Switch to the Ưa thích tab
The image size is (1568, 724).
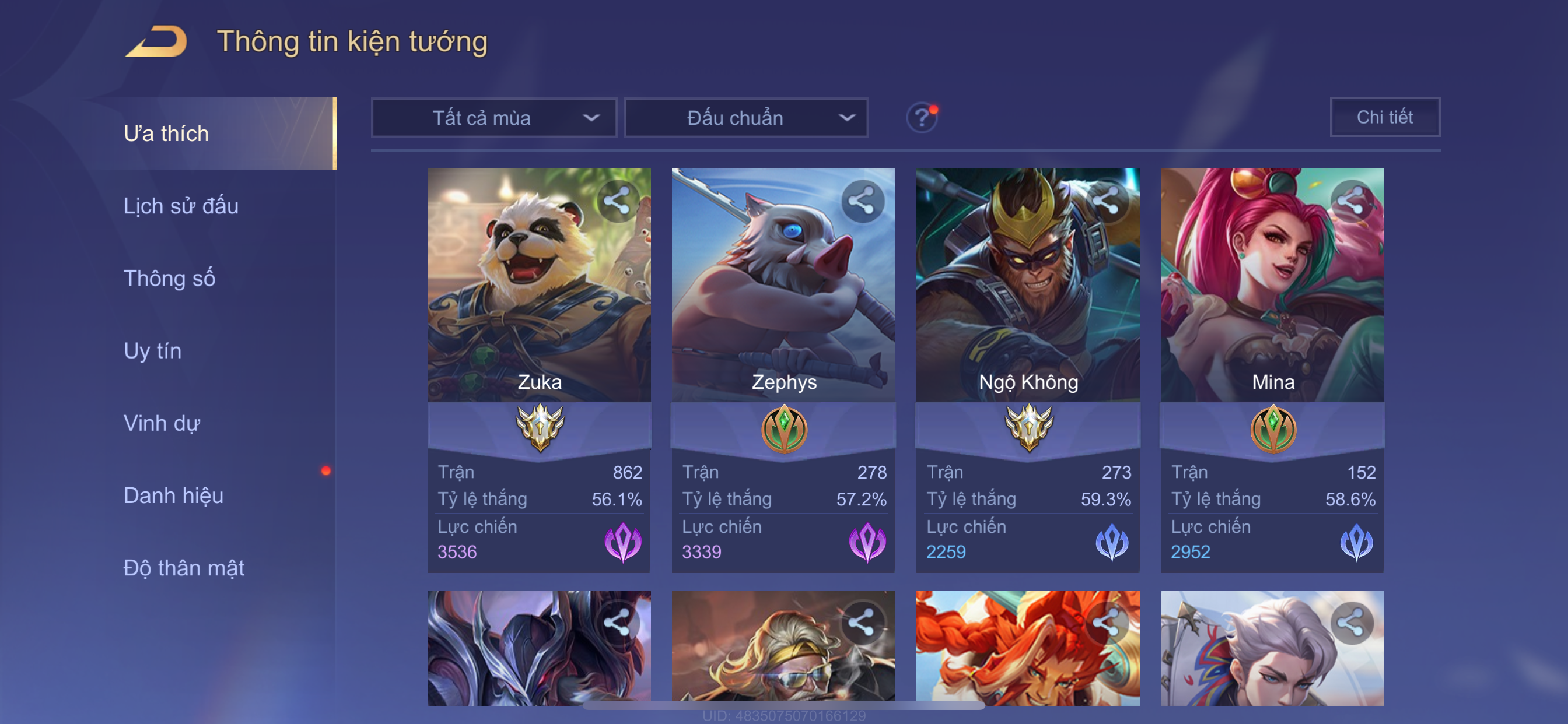(166, 133)
